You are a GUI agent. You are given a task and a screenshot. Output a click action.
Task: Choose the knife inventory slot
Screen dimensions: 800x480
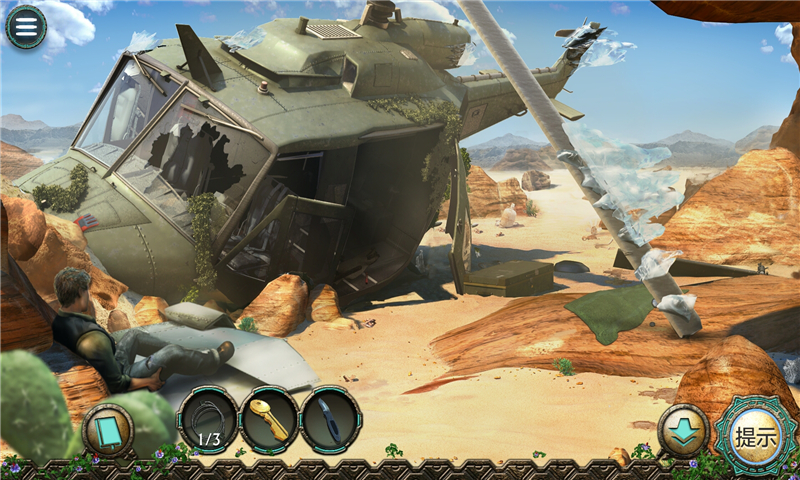click(x=330, y=420)
